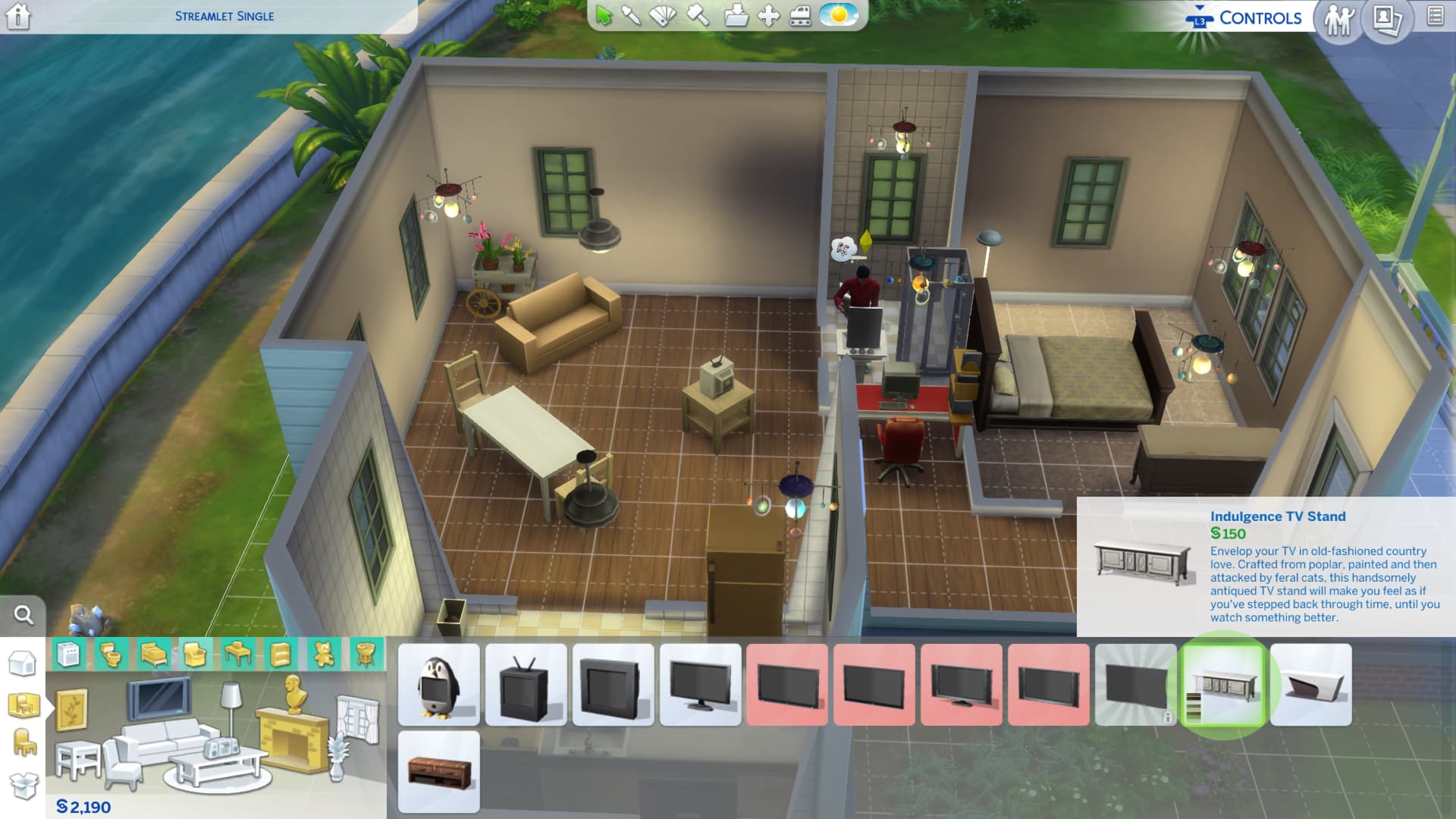The image size is (1456, 819).
Task: Open the build catalog search magnifier
Action: (x=24, y=615)
